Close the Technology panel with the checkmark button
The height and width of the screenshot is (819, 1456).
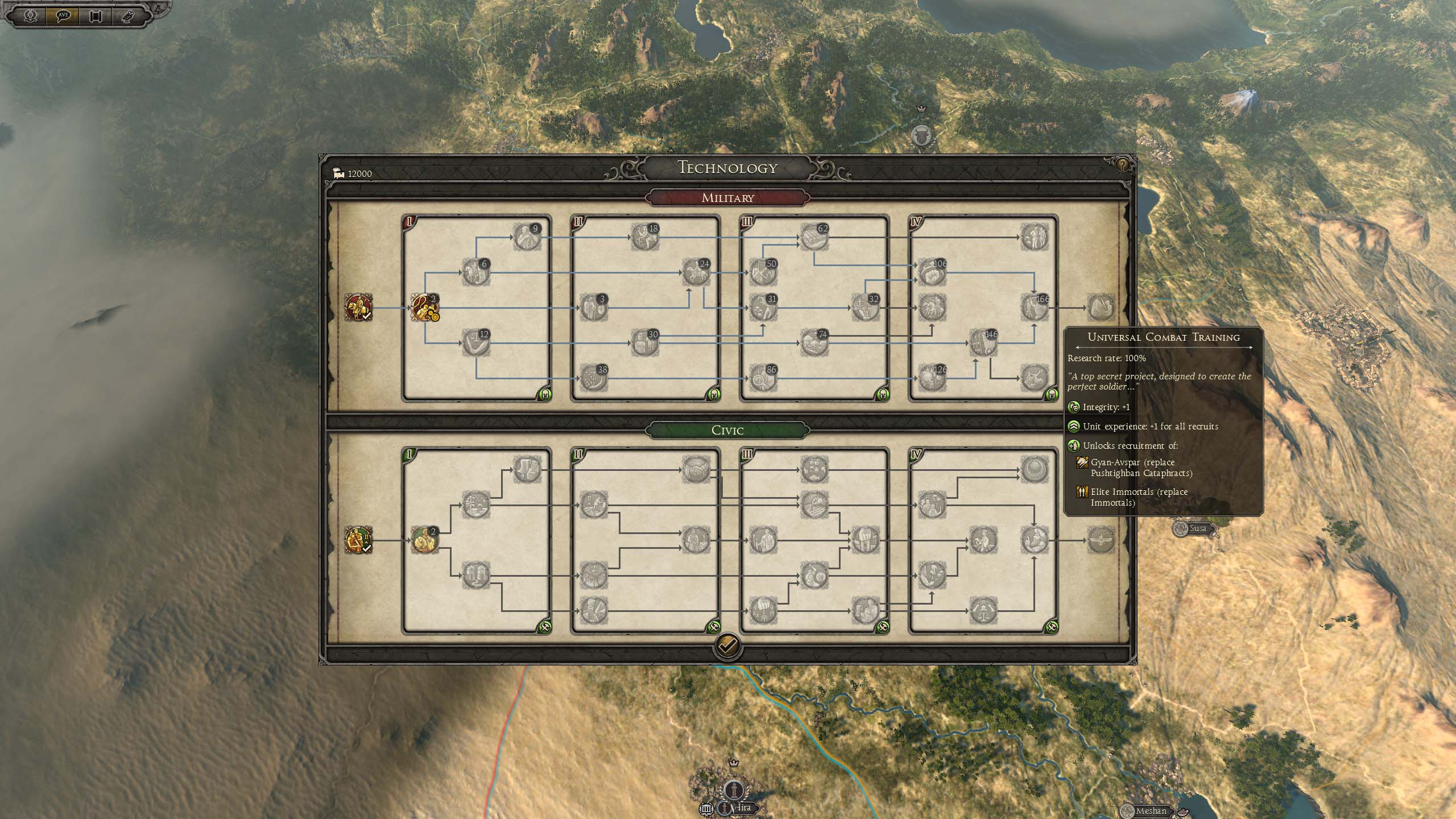tap(727, 646)
